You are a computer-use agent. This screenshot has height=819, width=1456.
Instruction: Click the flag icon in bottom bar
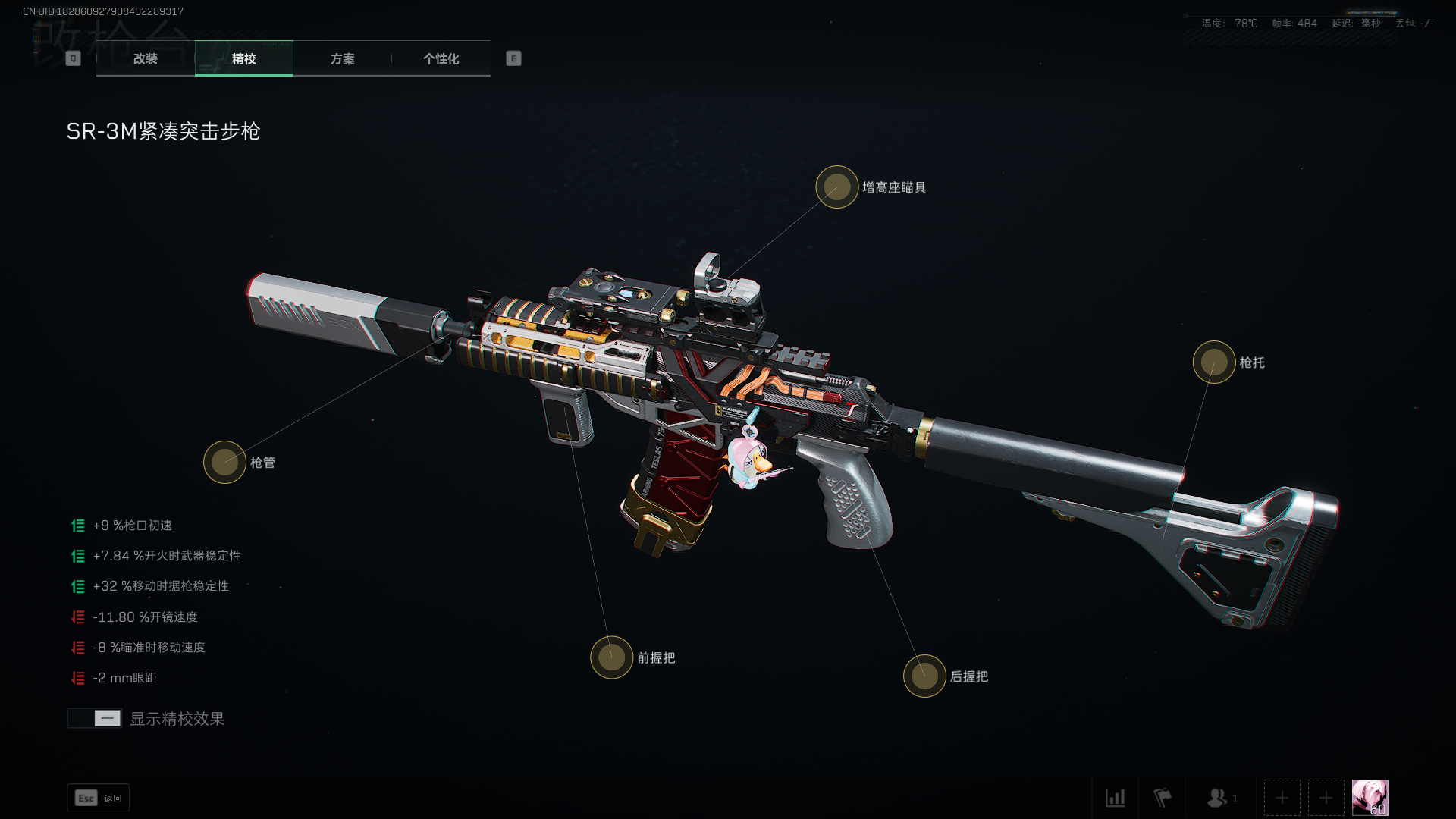(x=1162, y=798)
